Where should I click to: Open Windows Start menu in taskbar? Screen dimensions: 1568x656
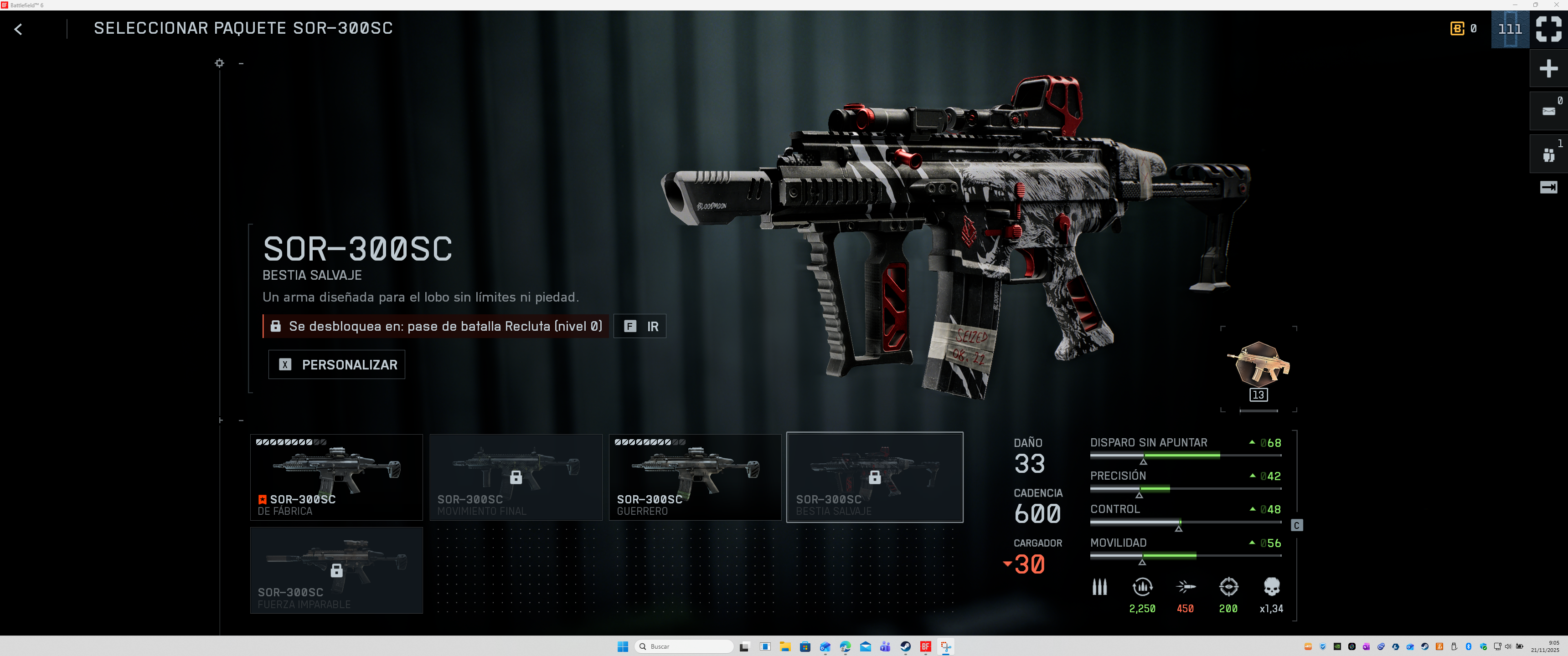tap(623, 646)
